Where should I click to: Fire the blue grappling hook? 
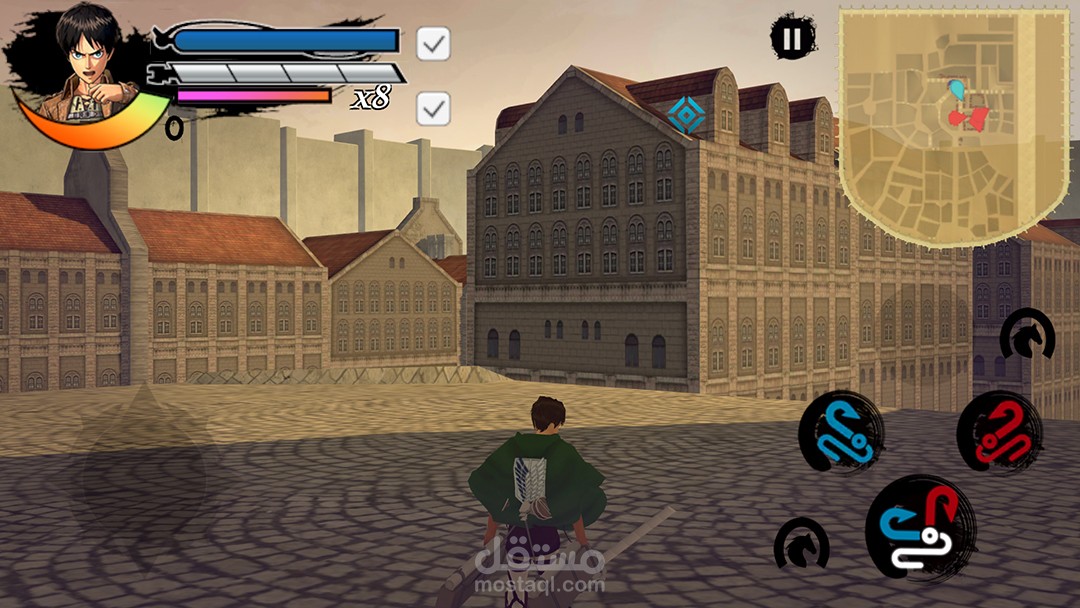click(841, 432)
